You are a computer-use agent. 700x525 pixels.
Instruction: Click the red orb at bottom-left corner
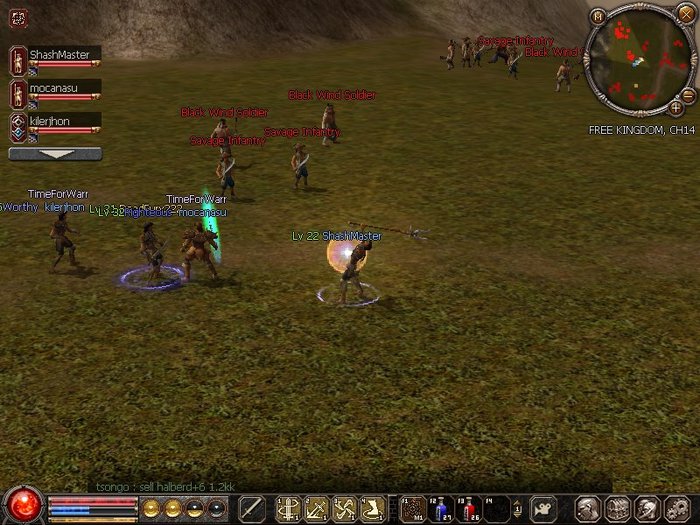(22, 504)
